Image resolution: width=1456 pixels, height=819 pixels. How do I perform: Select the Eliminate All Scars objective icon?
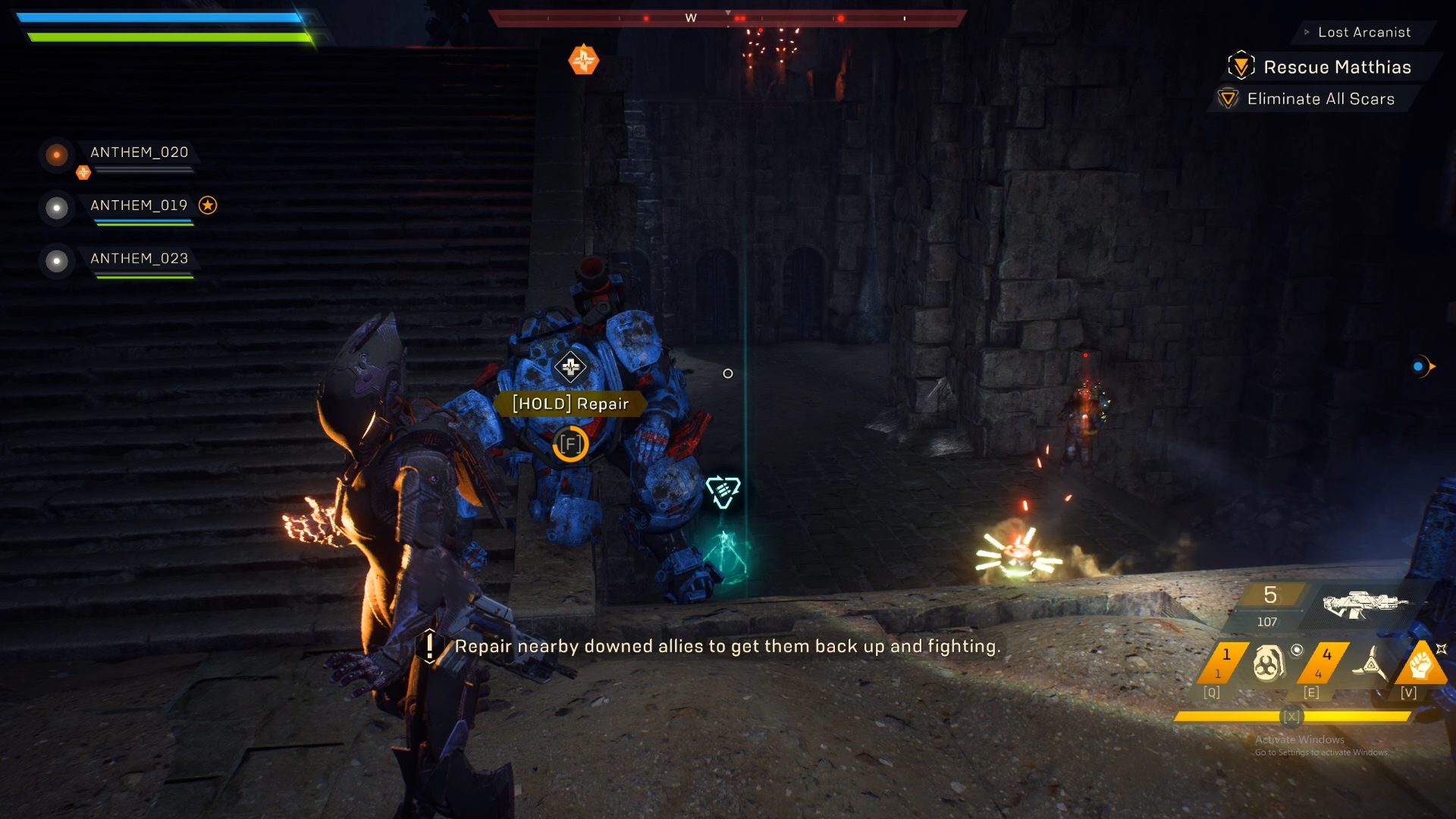(x=1228, y=99)
